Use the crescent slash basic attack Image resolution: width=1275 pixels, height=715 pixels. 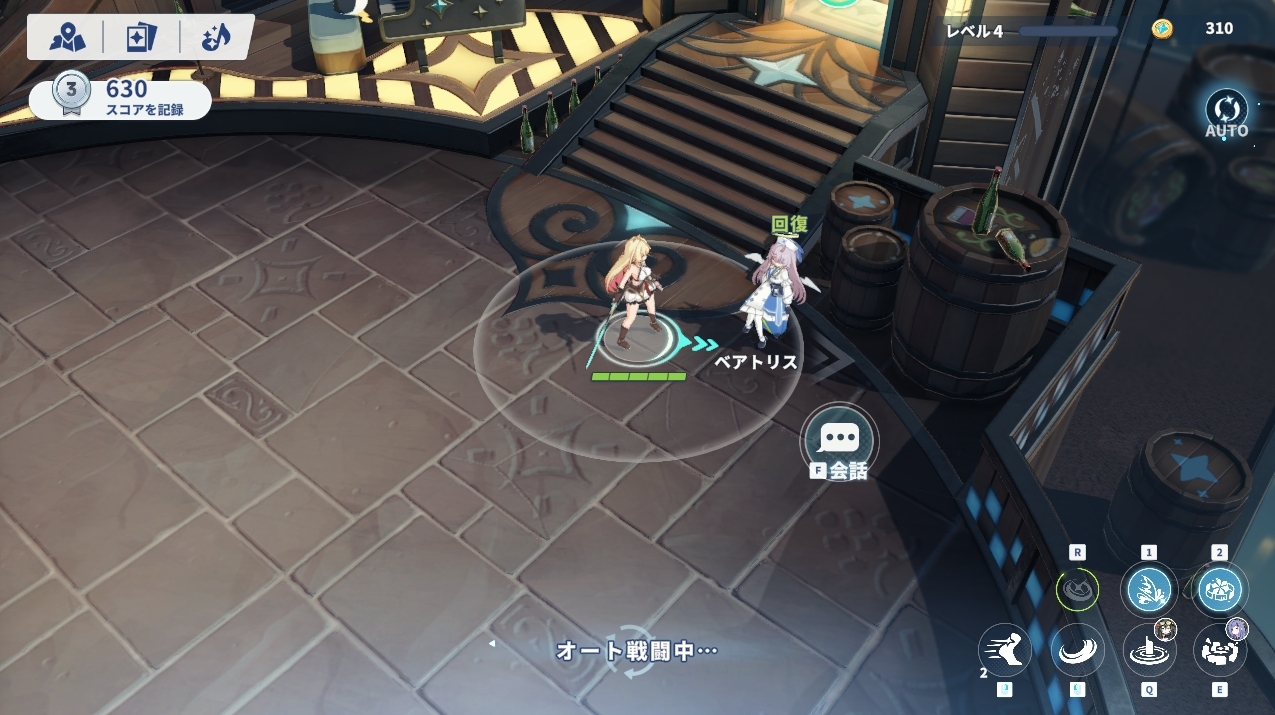point(1077,650)
